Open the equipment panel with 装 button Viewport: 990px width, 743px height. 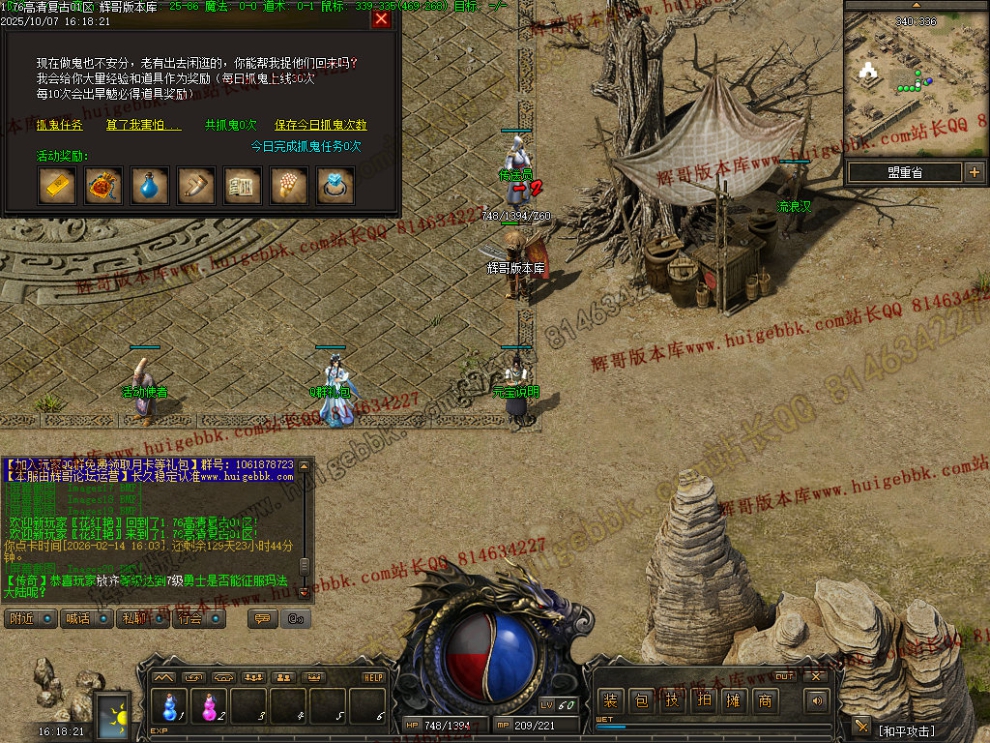(610, 701)
